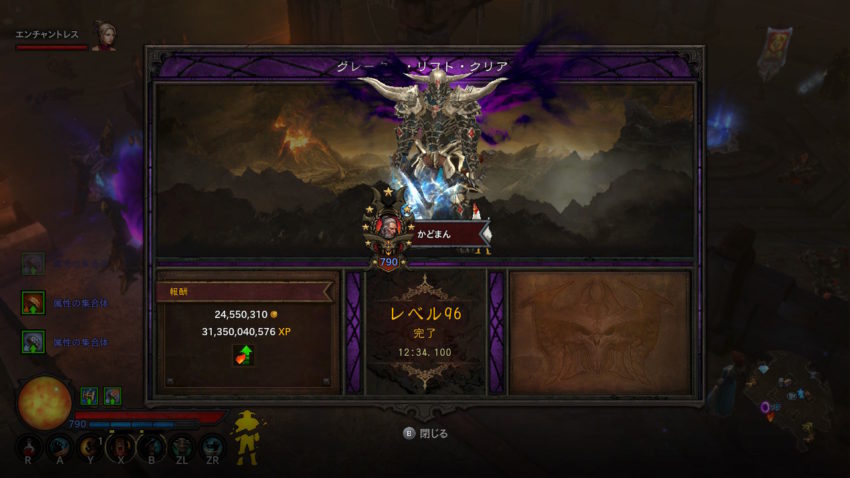The image size is (850, 478).
Task: Click the Enchantress follower portrait
Action: (103, 37)
